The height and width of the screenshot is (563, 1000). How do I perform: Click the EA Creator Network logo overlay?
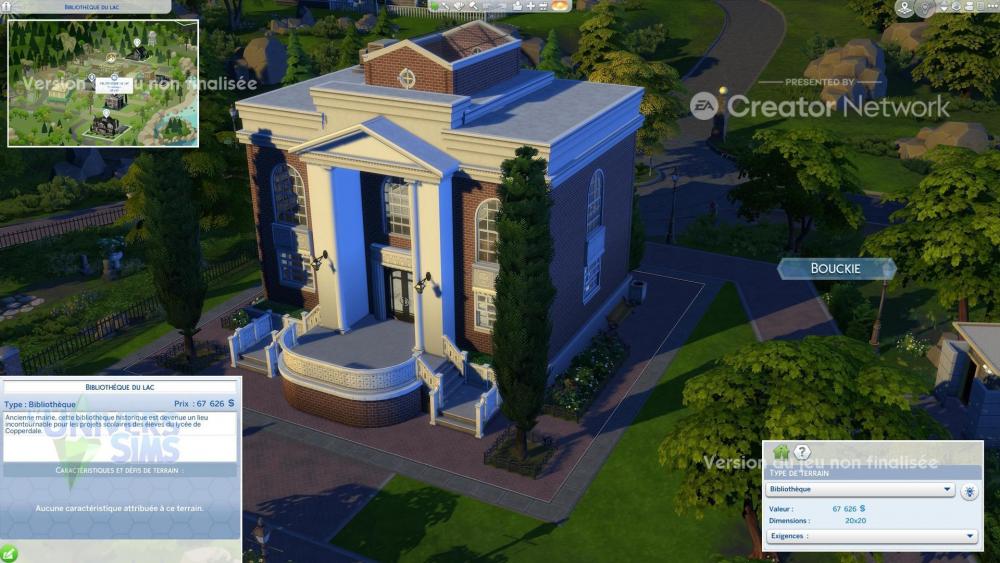point(820,105)
